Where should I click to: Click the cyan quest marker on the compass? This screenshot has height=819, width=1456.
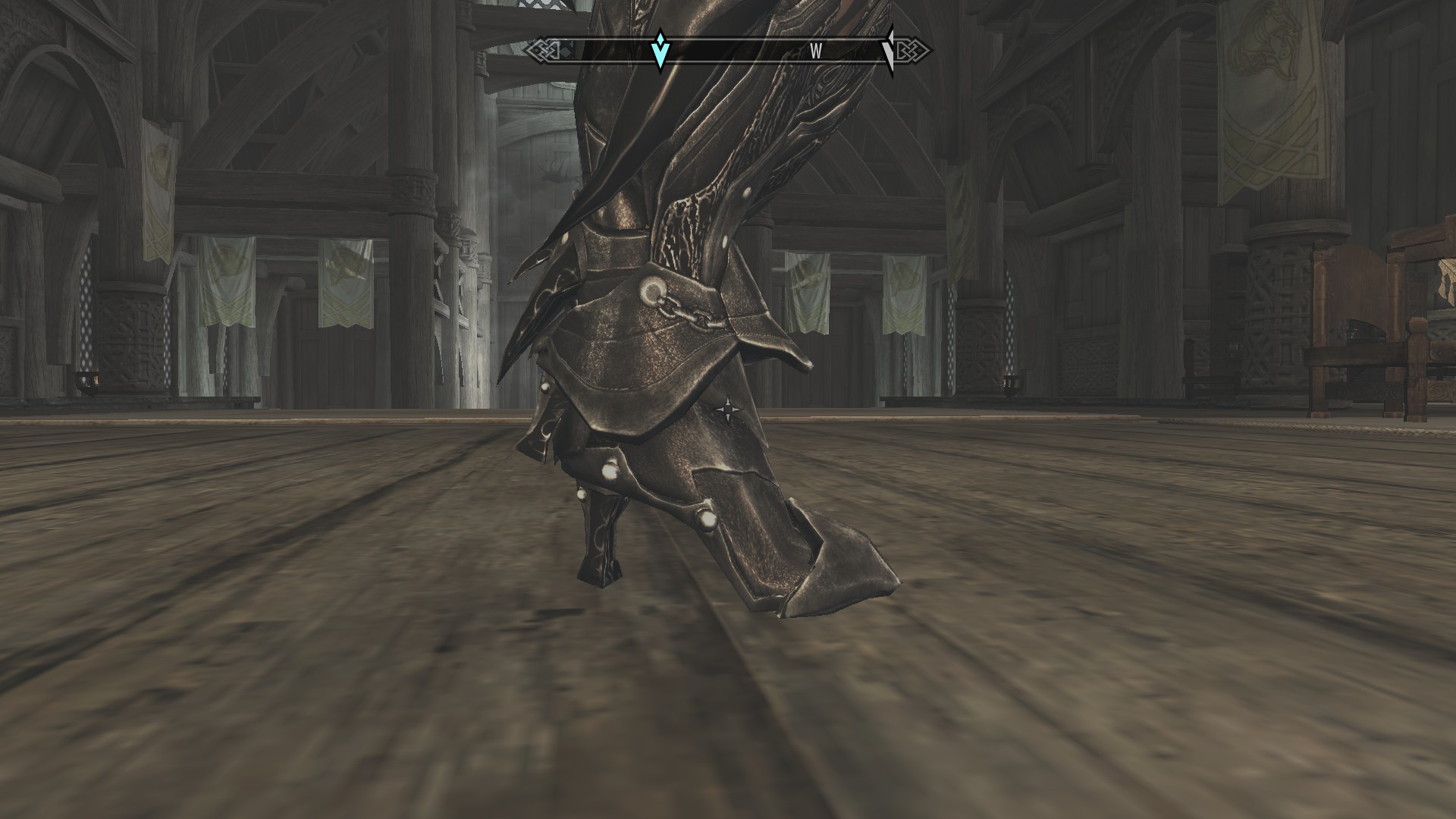tap(661, 51)
